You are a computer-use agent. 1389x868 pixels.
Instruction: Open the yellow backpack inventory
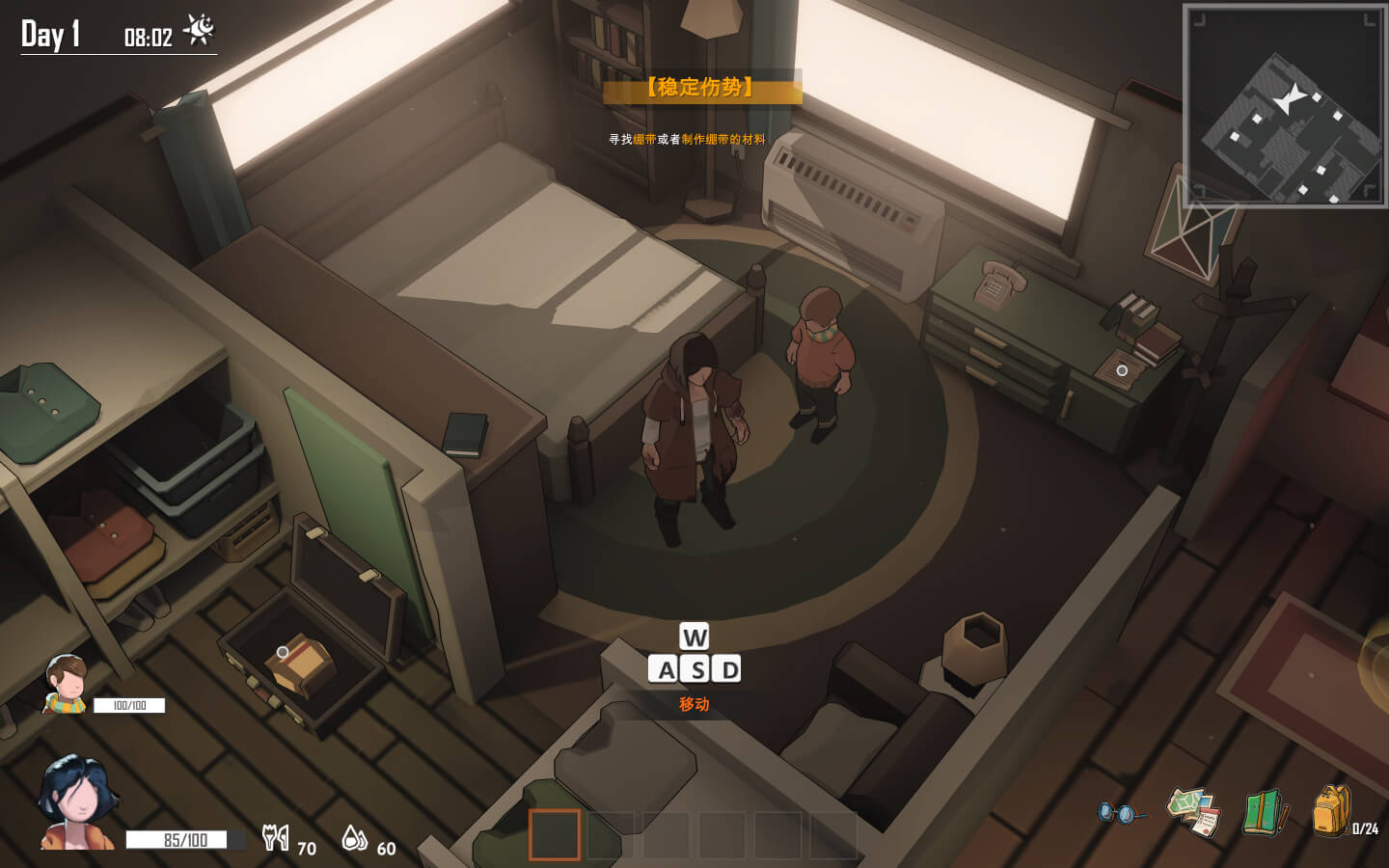1331,810
